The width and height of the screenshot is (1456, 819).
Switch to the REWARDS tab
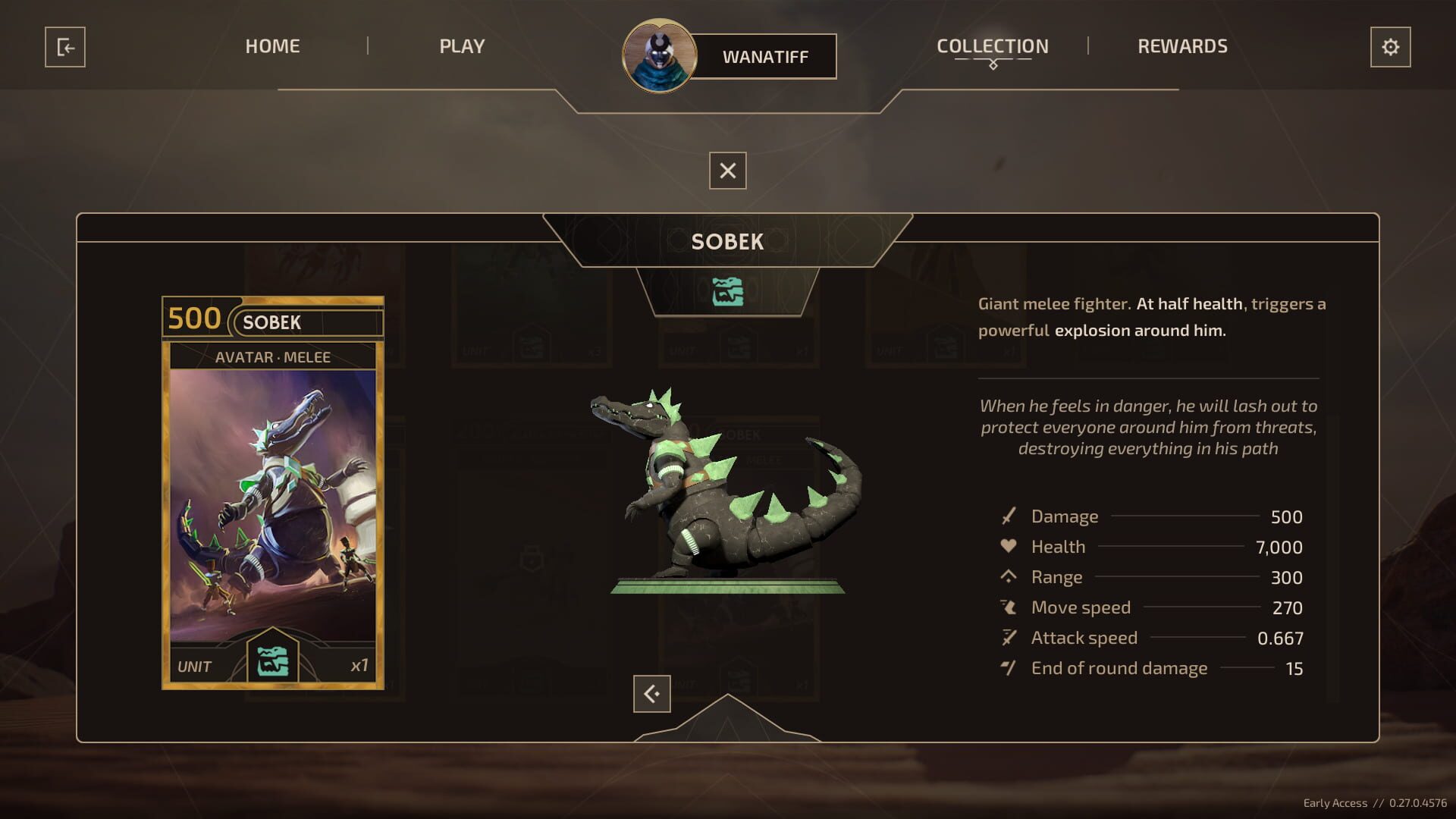[x=1181, y=46]
